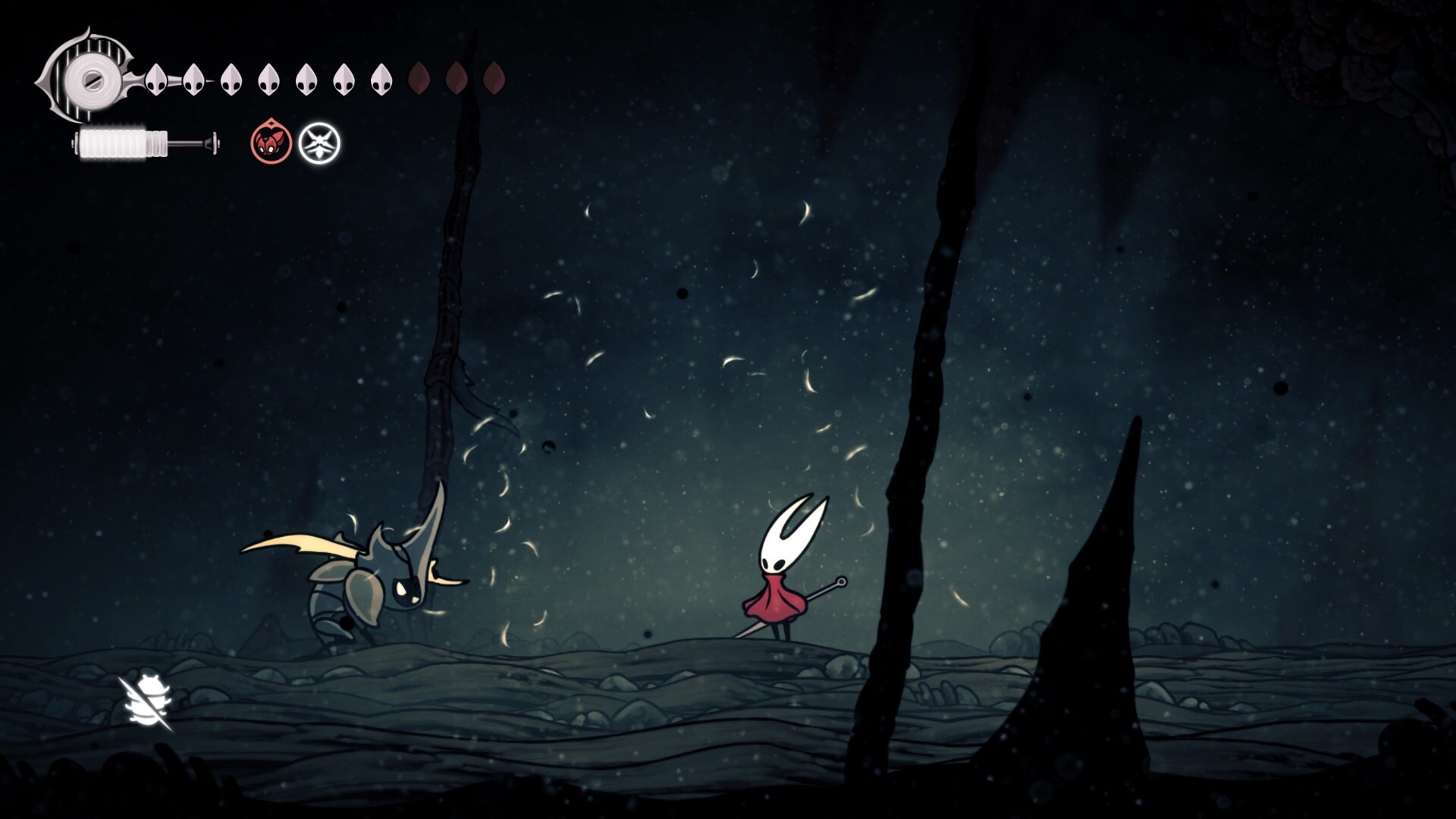Click the red masked creature tool icon
1456x819 pixels.
[271, 143]
